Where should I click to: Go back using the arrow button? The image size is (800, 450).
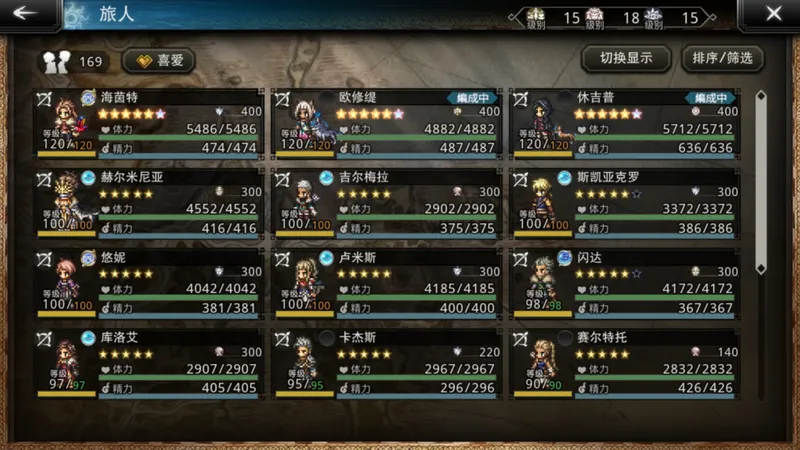[27, 14]
